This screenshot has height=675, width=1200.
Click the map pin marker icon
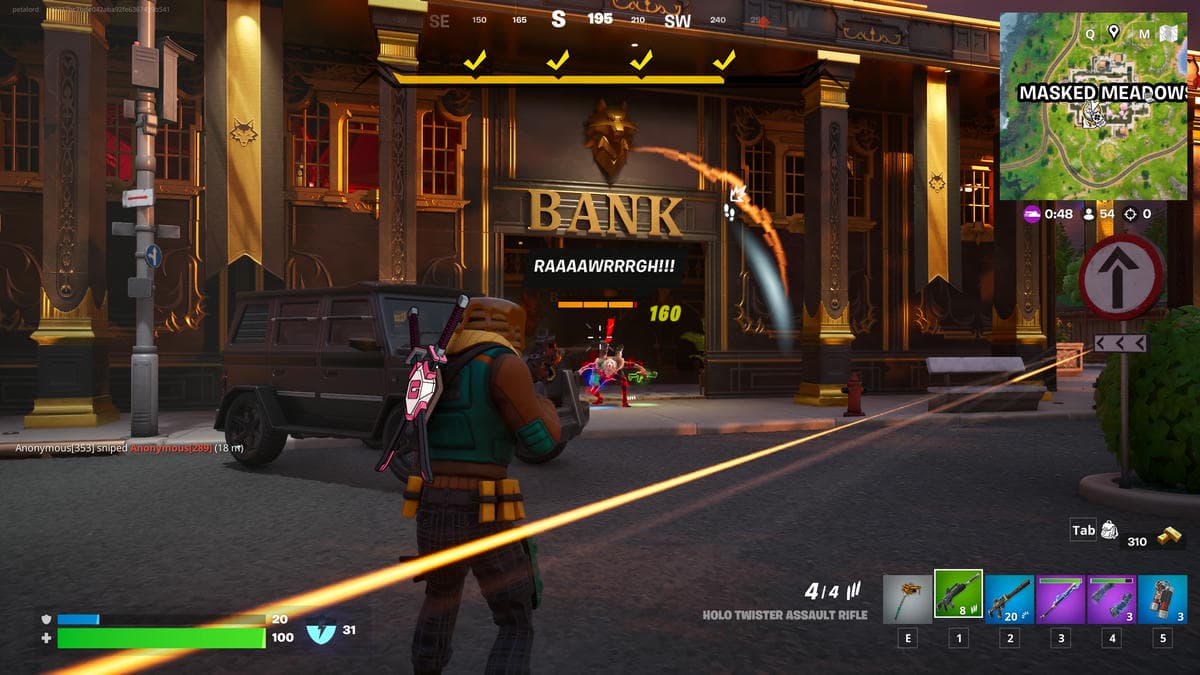(1114, 32)
